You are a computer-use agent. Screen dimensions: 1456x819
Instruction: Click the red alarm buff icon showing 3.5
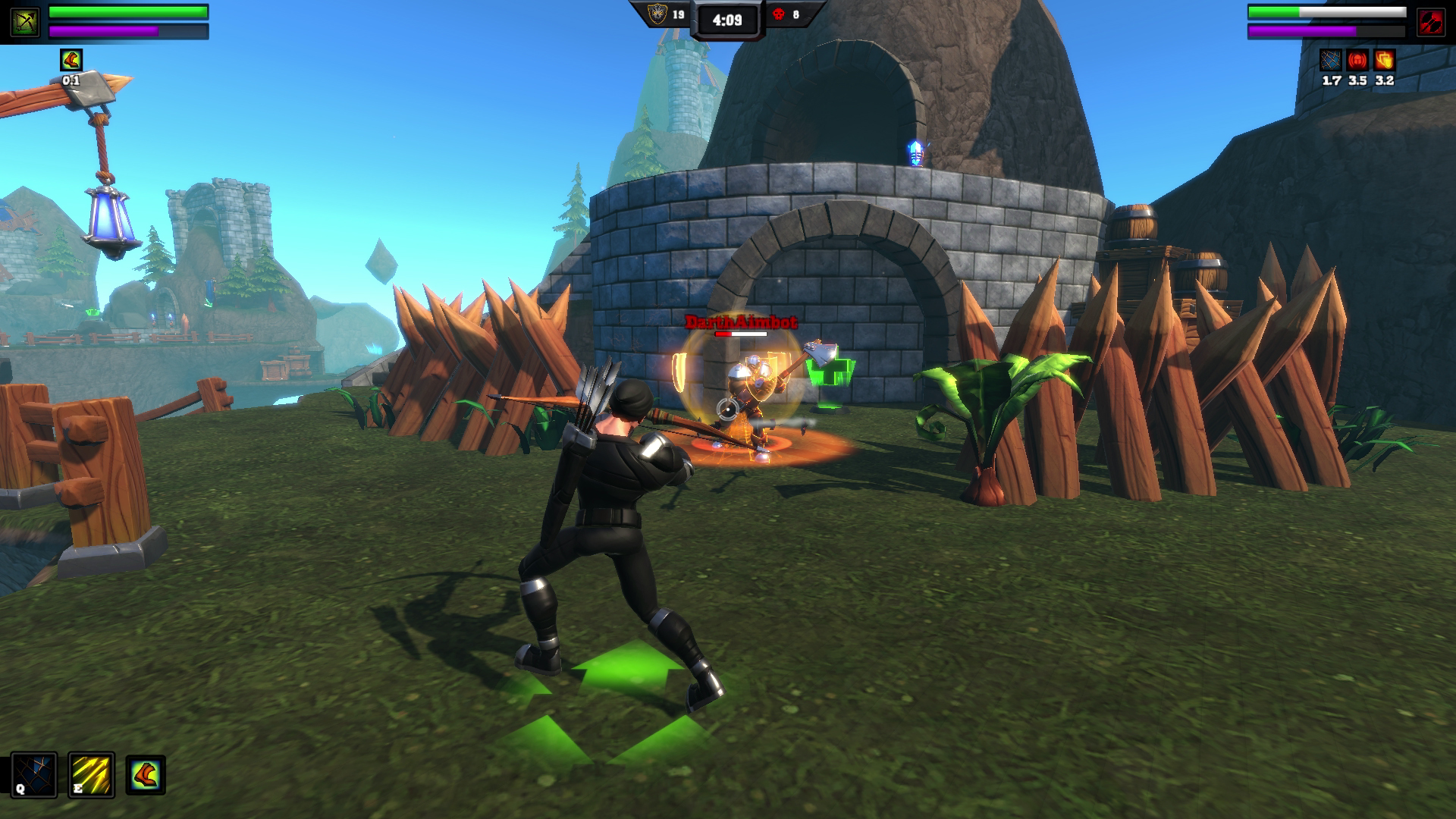1358,60
